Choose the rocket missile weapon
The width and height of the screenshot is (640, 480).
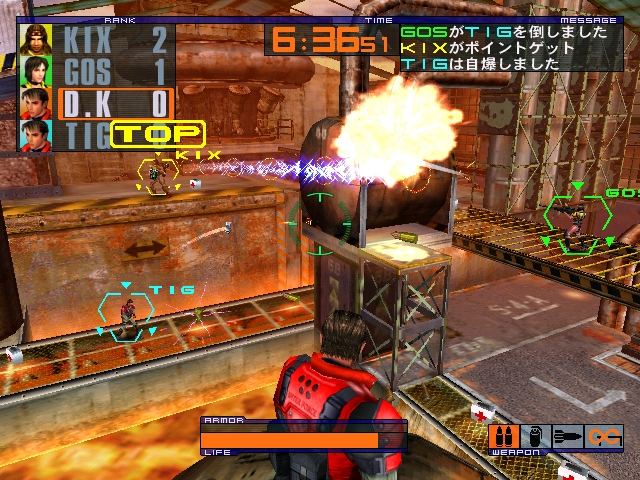click(566, 437)
